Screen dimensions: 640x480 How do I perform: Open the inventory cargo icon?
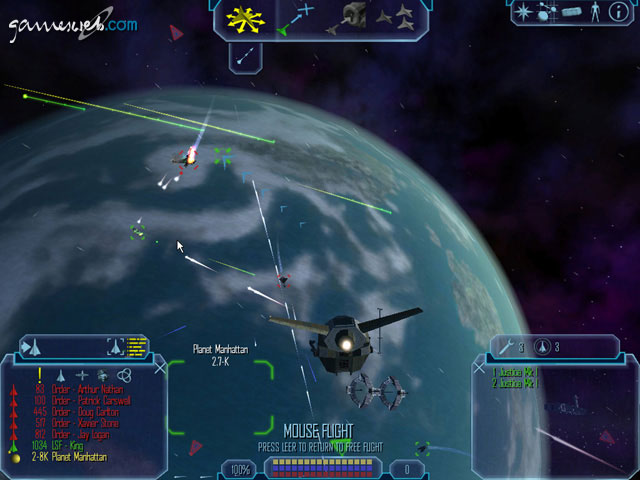[572, 12]
